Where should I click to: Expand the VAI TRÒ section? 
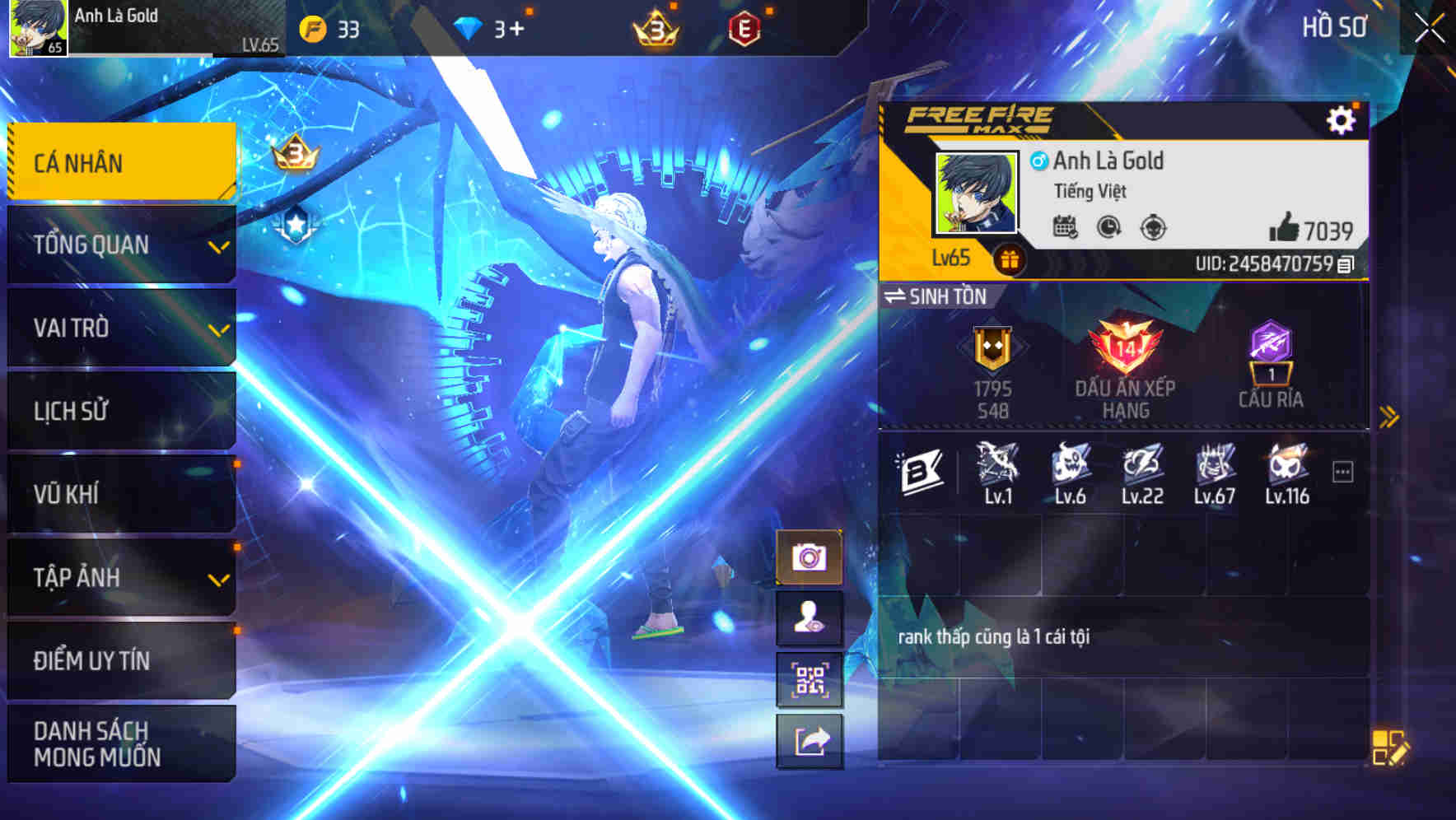tap(120, 328)
